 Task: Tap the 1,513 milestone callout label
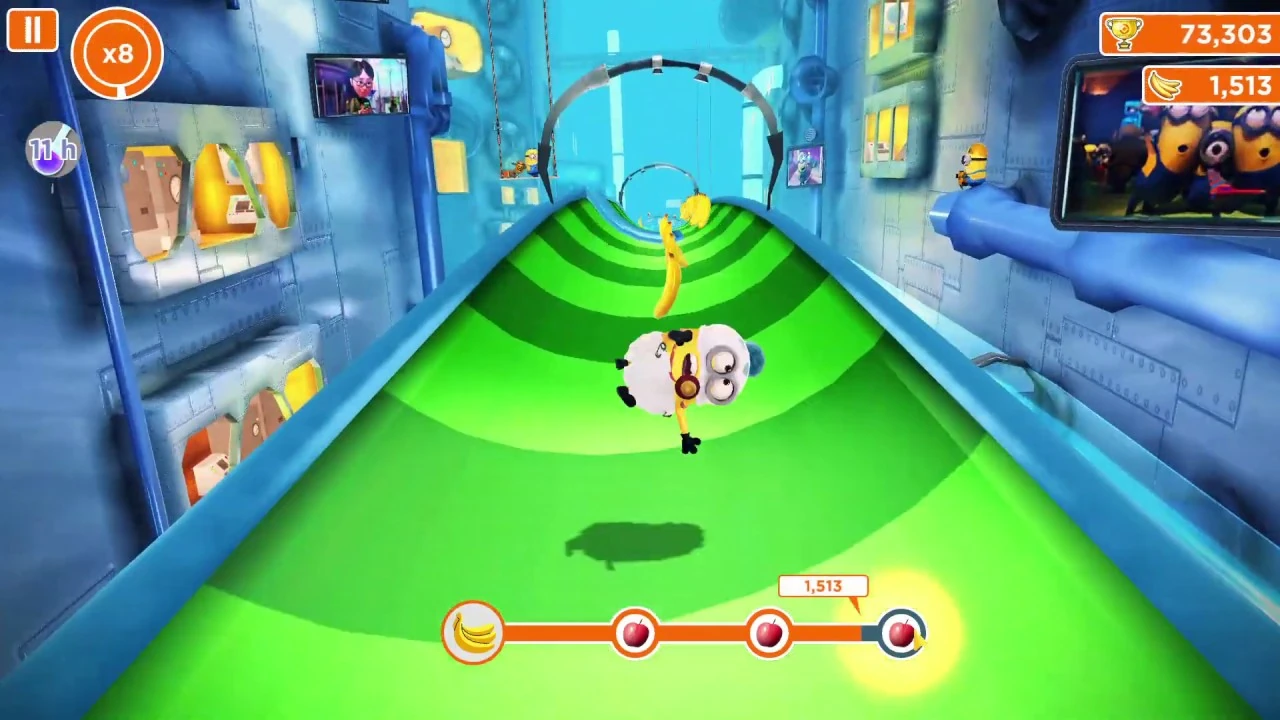822,587
